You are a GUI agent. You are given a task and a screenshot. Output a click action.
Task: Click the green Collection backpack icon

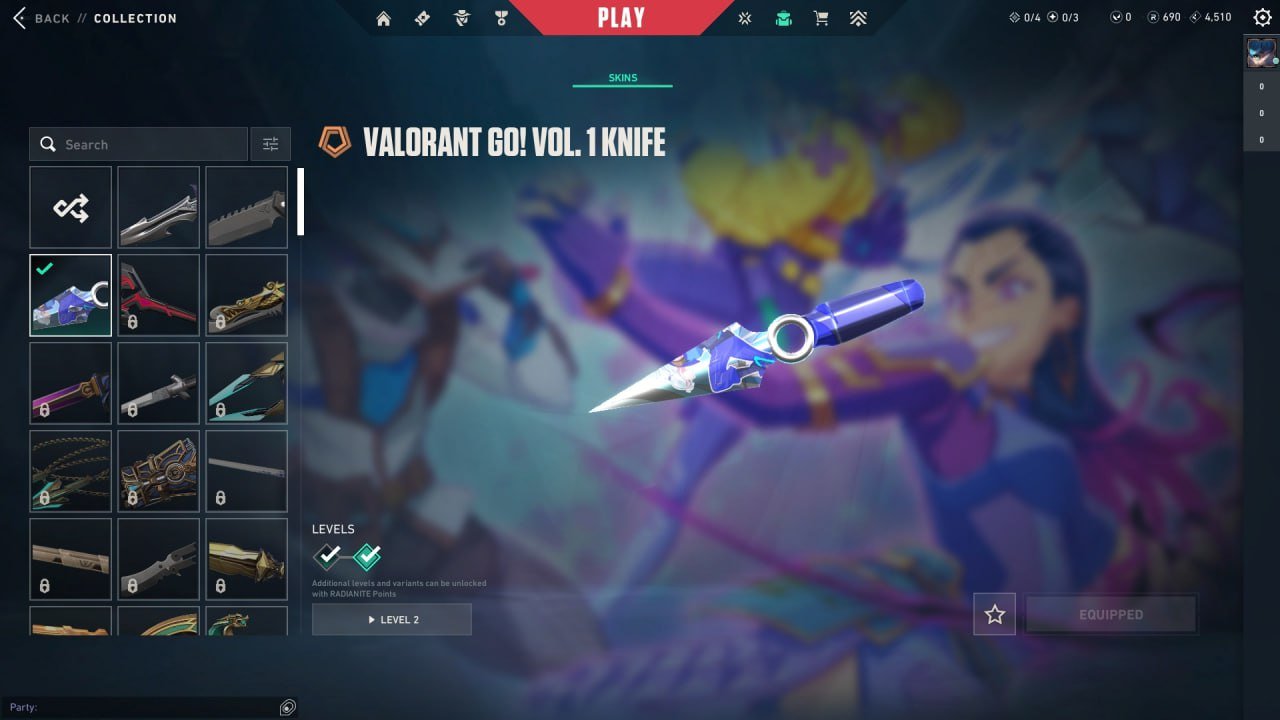[x=783, y=17]
